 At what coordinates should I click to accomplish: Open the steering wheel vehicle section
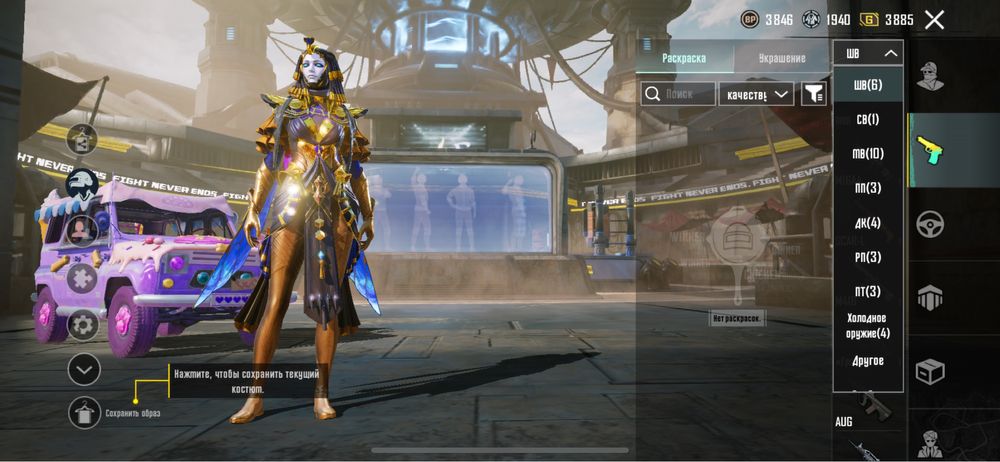point(930,224)
